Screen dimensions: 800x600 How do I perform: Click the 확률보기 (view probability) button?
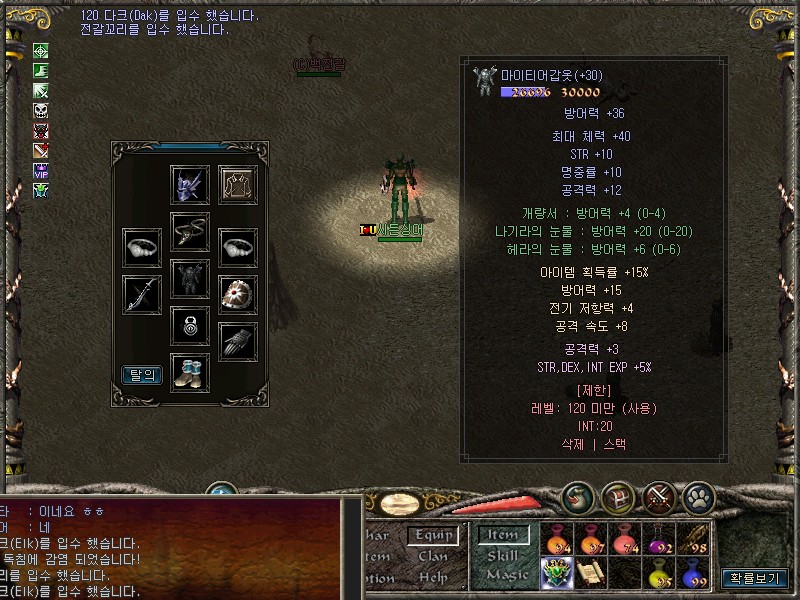(x=757, y=578)
